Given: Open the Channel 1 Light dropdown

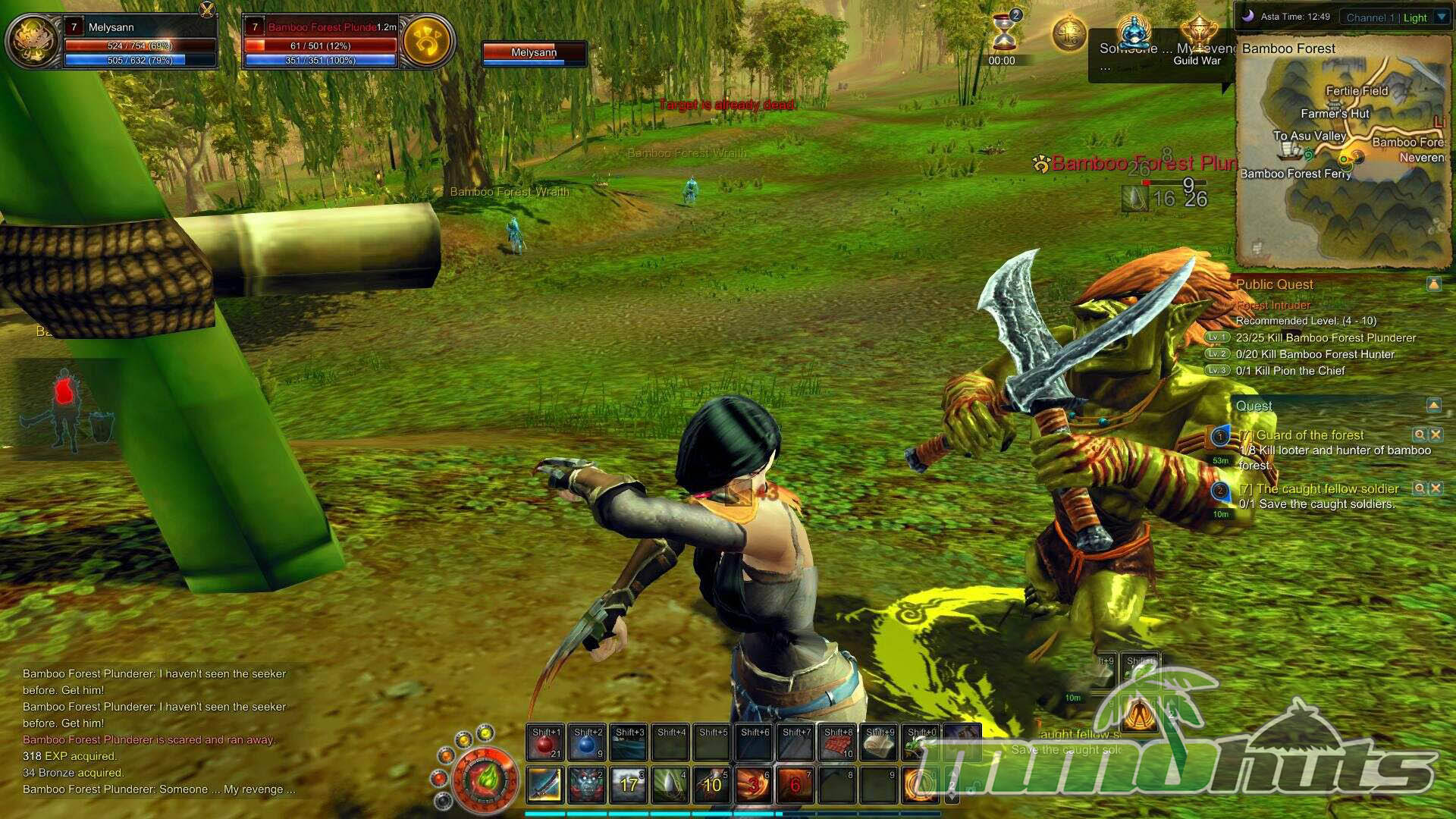Looking at the screenshot, I should [x=1442, y=17].
